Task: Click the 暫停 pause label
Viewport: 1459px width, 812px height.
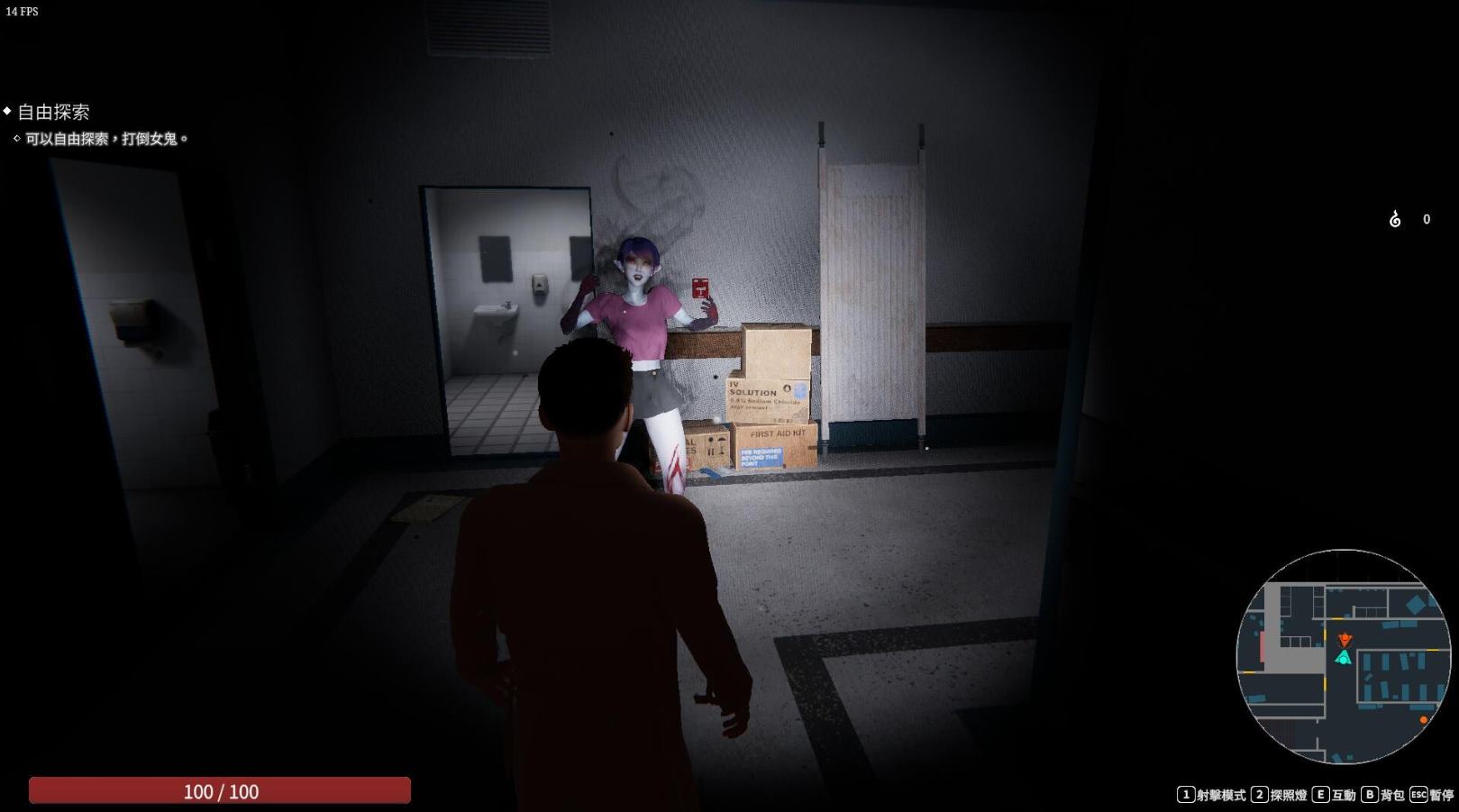Action: pos(1443,795)
